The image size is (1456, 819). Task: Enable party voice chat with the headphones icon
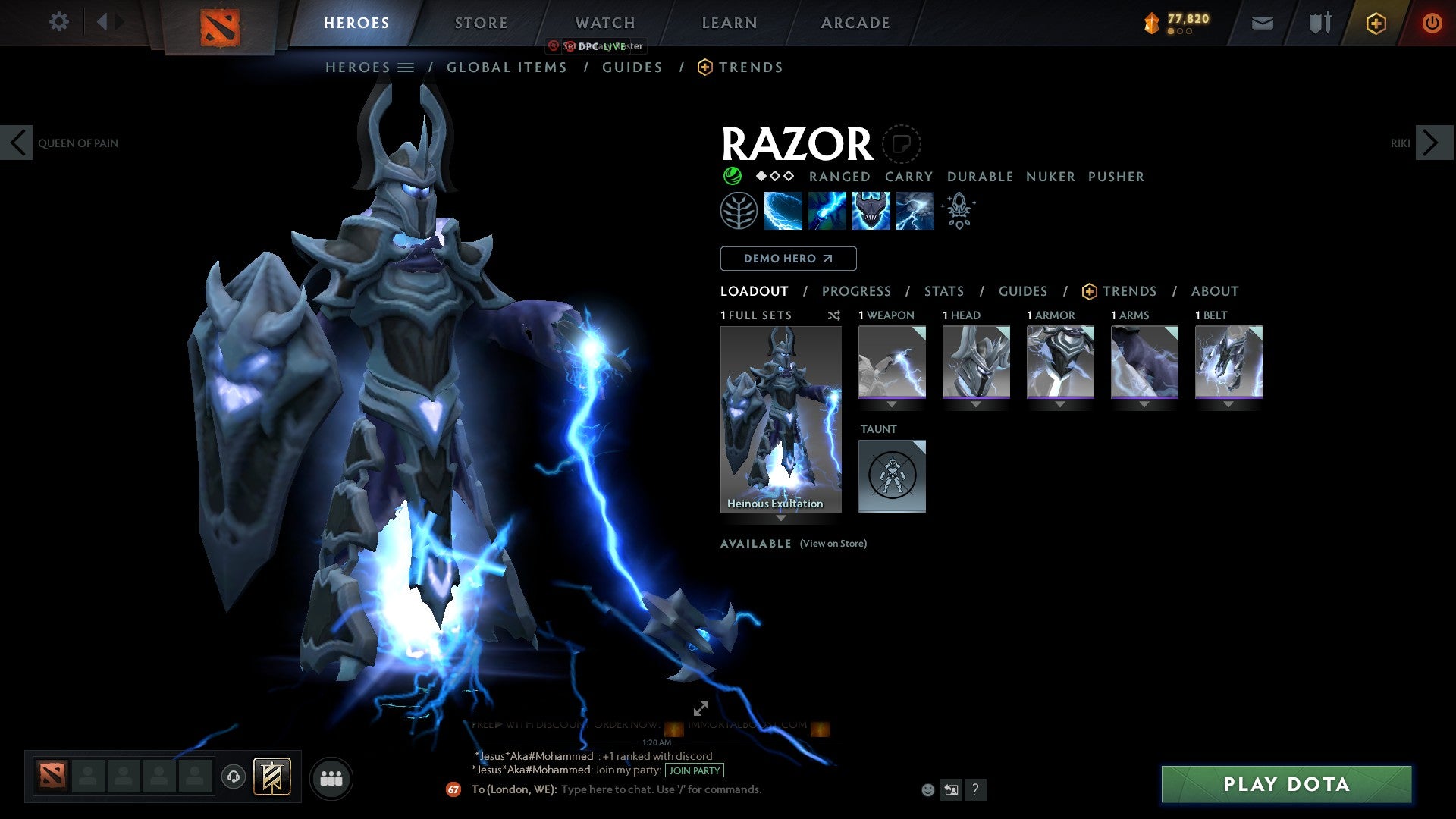coord(234,777)
